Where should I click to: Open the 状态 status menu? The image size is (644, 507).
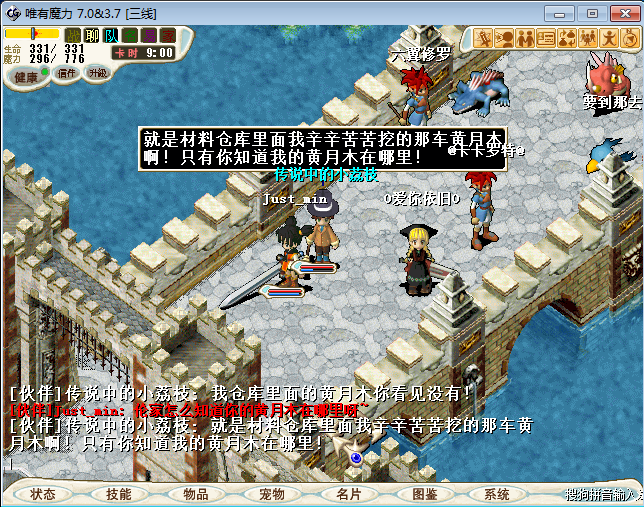coord(43,494)
